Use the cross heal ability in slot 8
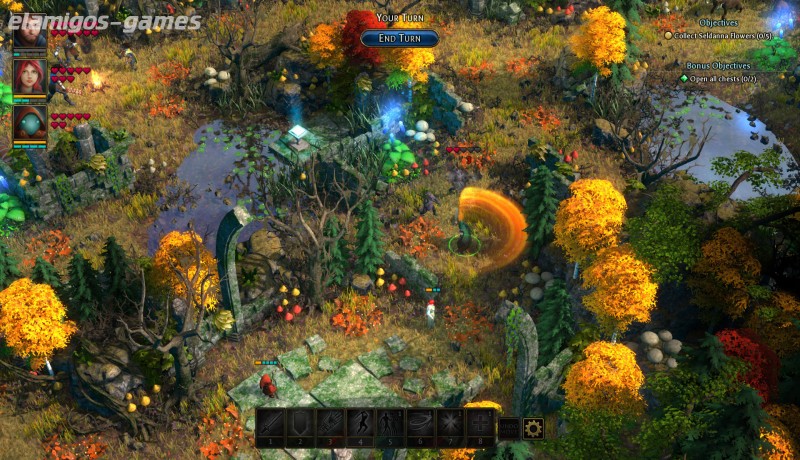 tap(481, 424)
